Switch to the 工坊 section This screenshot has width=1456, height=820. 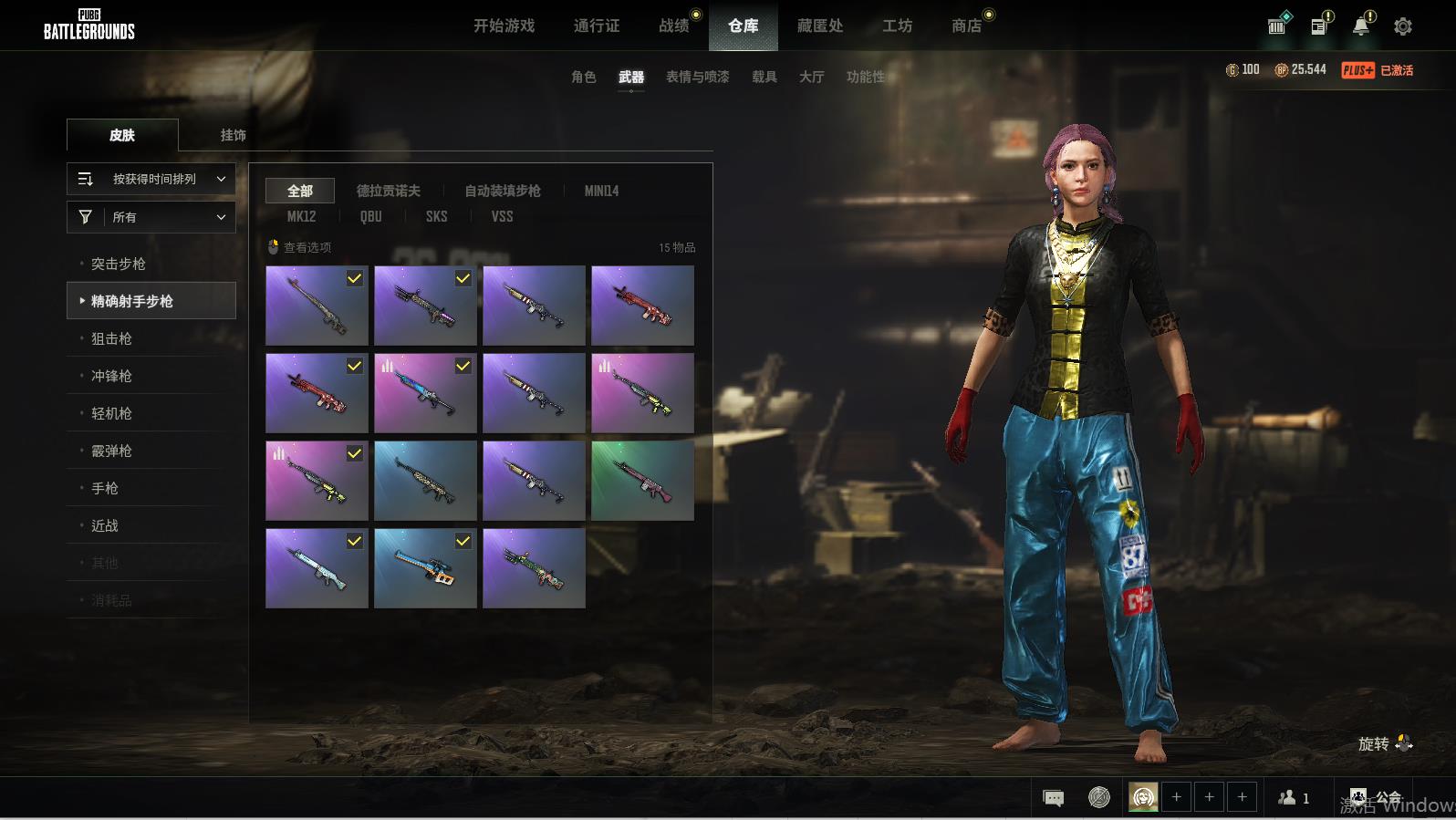(x=897, y=26)
